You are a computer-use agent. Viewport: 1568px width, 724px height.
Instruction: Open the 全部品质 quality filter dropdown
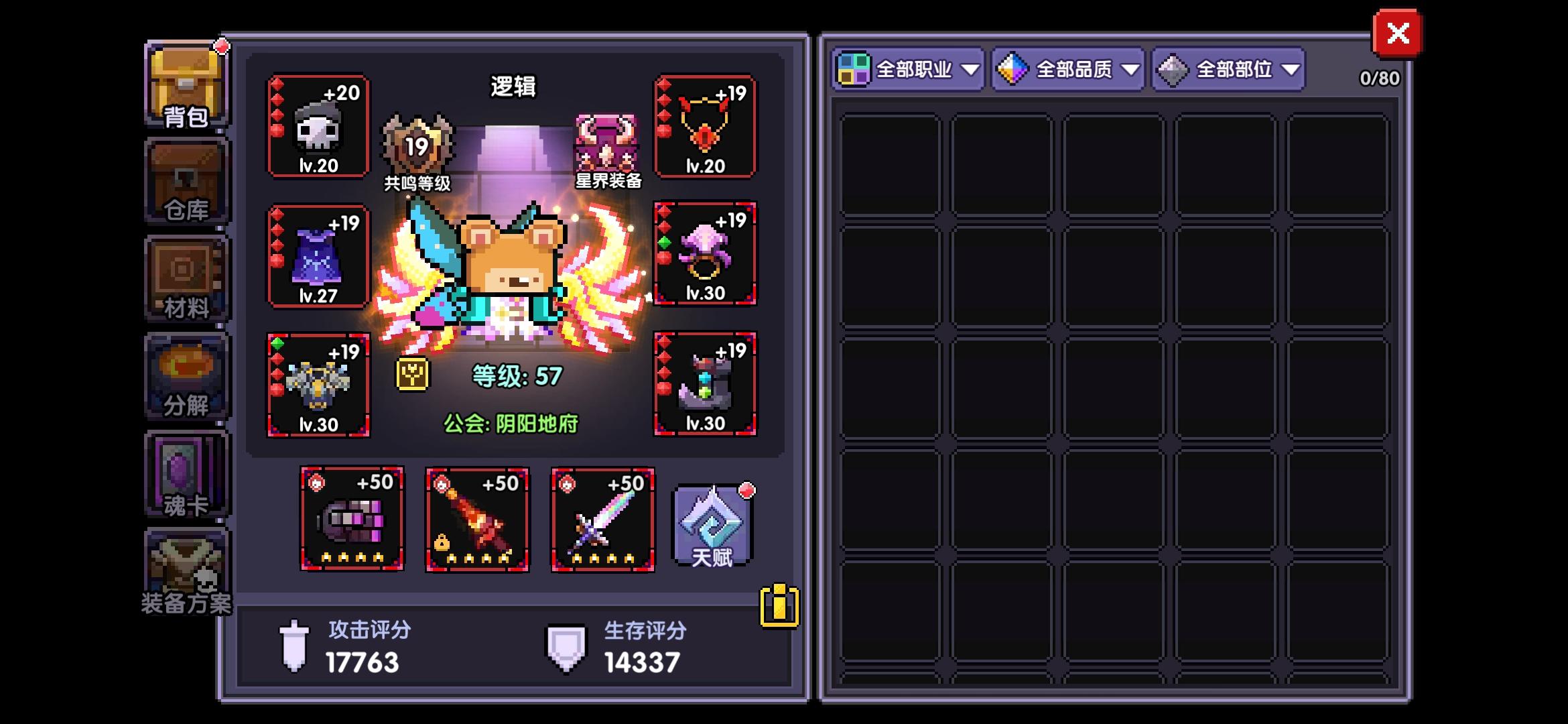point(1067,69)
